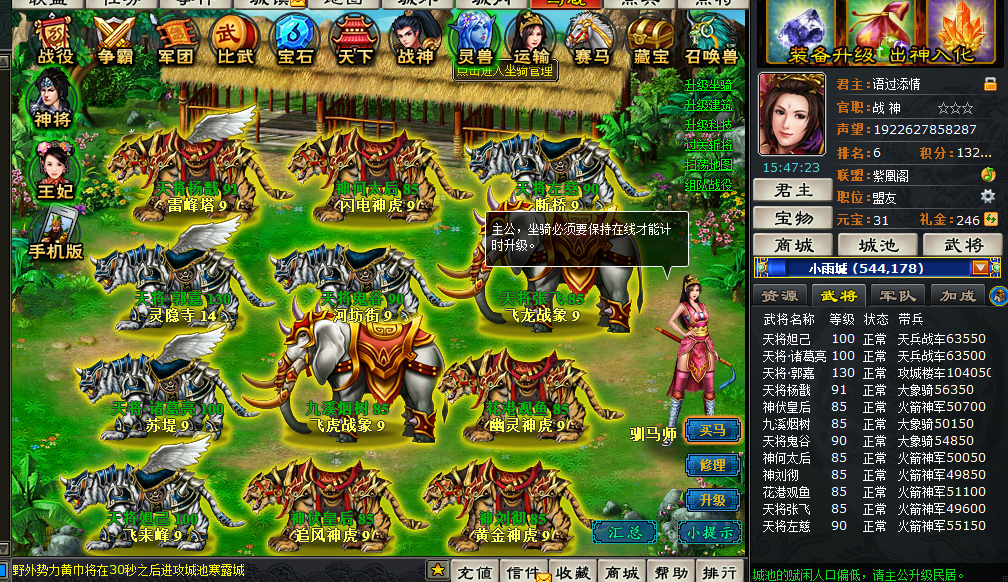Open the 汇总 summary button
The image size is (1008, 582).
click(624, 532)
